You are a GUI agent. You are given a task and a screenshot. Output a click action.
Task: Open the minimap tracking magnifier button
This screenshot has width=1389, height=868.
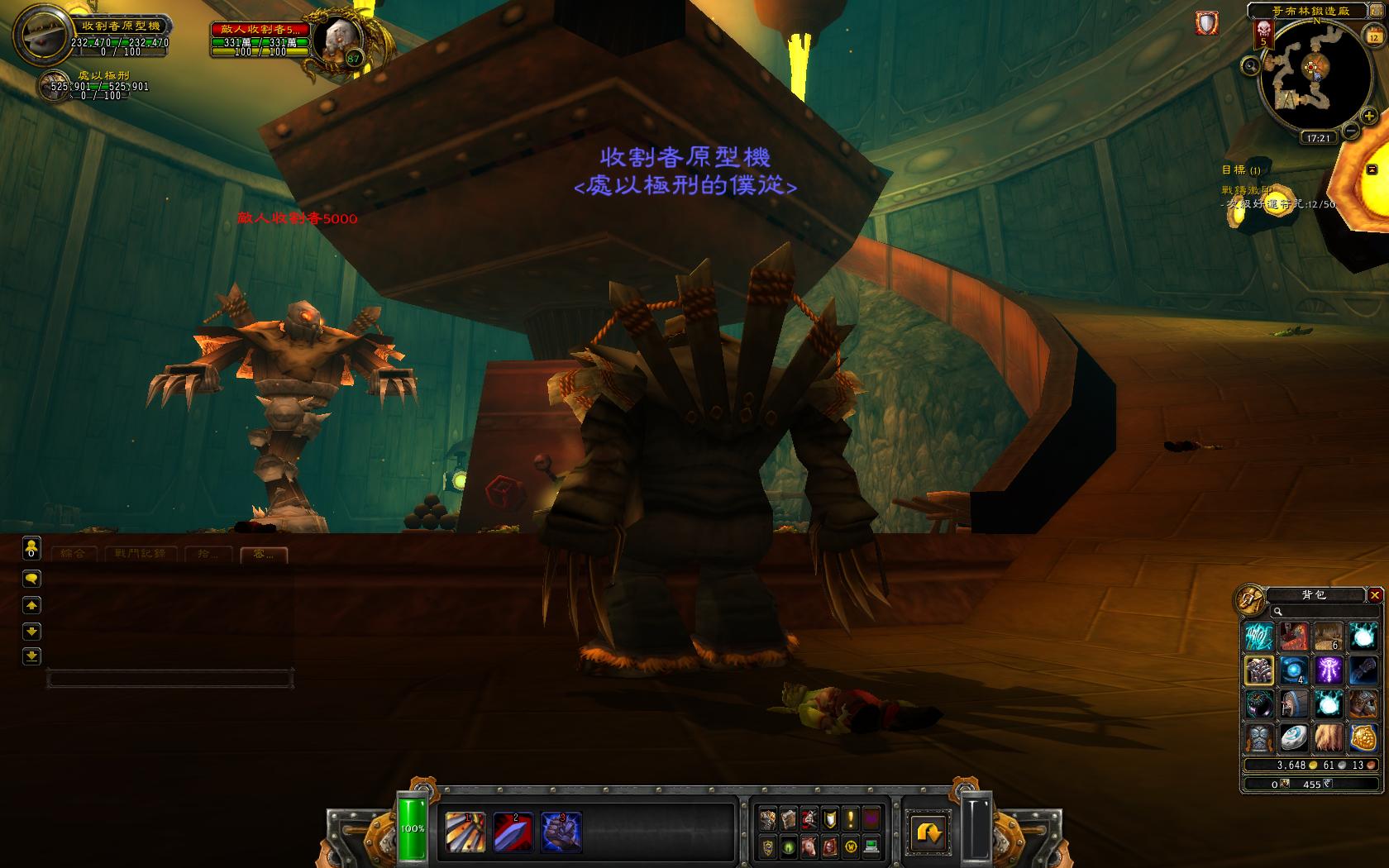click(1251, 65)
